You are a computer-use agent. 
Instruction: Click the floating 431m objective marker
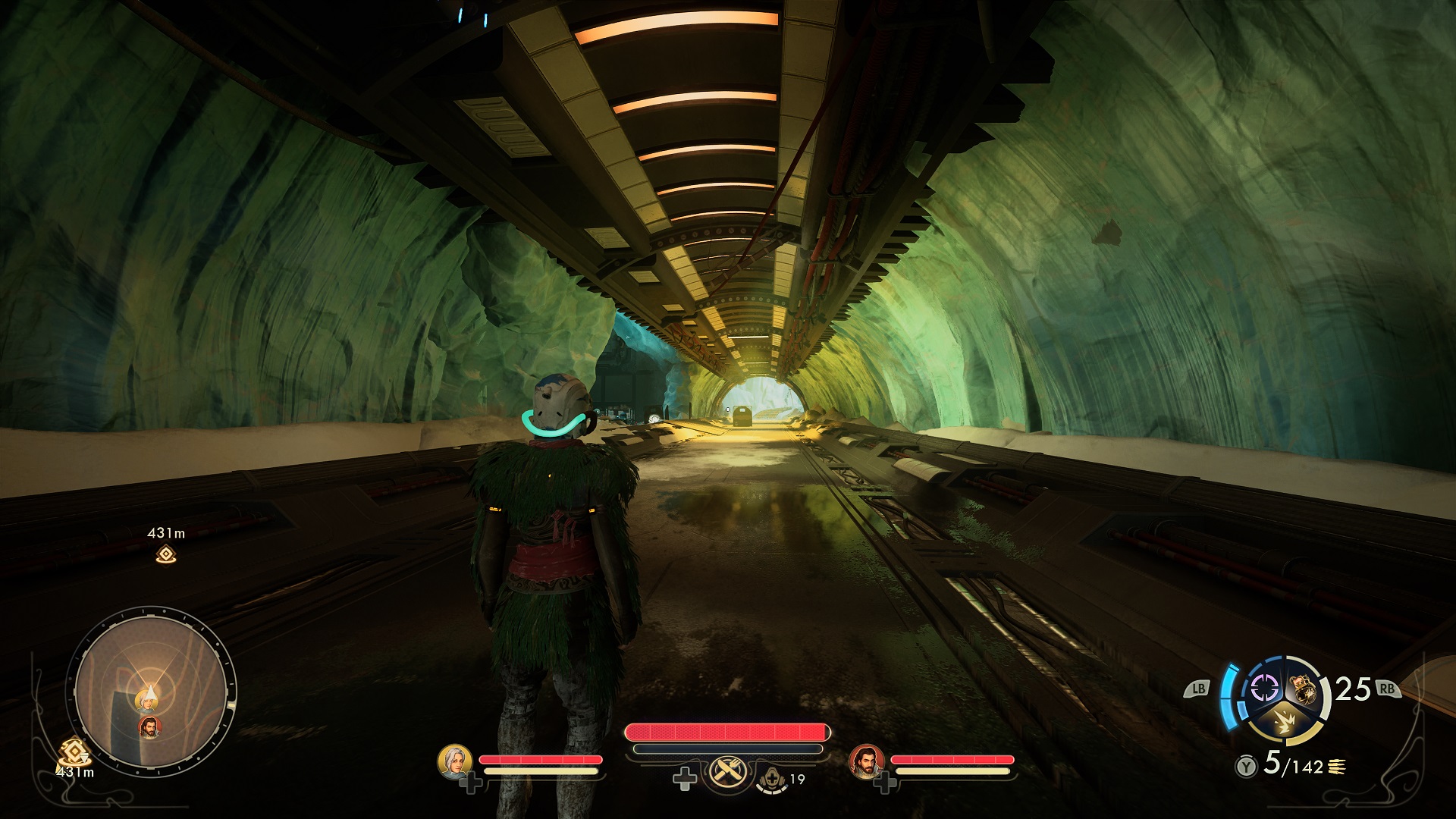(x=166, y=555)
